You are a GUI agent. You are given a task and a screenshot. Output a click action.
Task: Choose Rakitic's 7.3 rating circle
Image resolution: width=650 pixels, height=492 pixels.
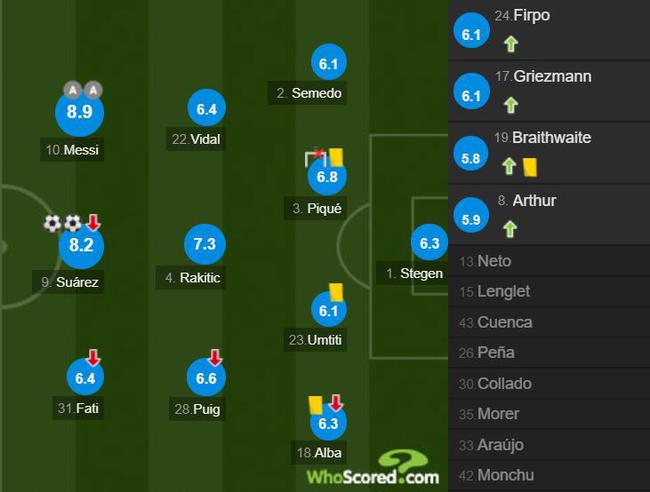pos(206,245)
